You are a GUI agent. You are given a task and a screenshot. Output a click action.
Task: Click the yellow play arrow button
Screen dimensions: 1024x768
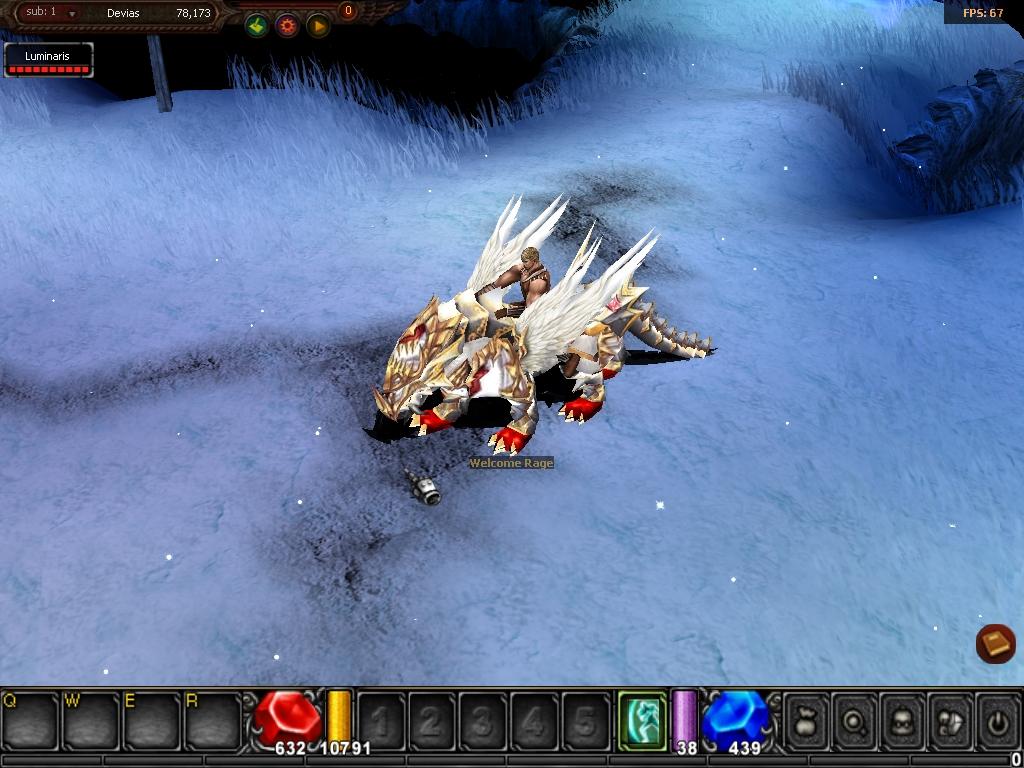pos(318,27)
